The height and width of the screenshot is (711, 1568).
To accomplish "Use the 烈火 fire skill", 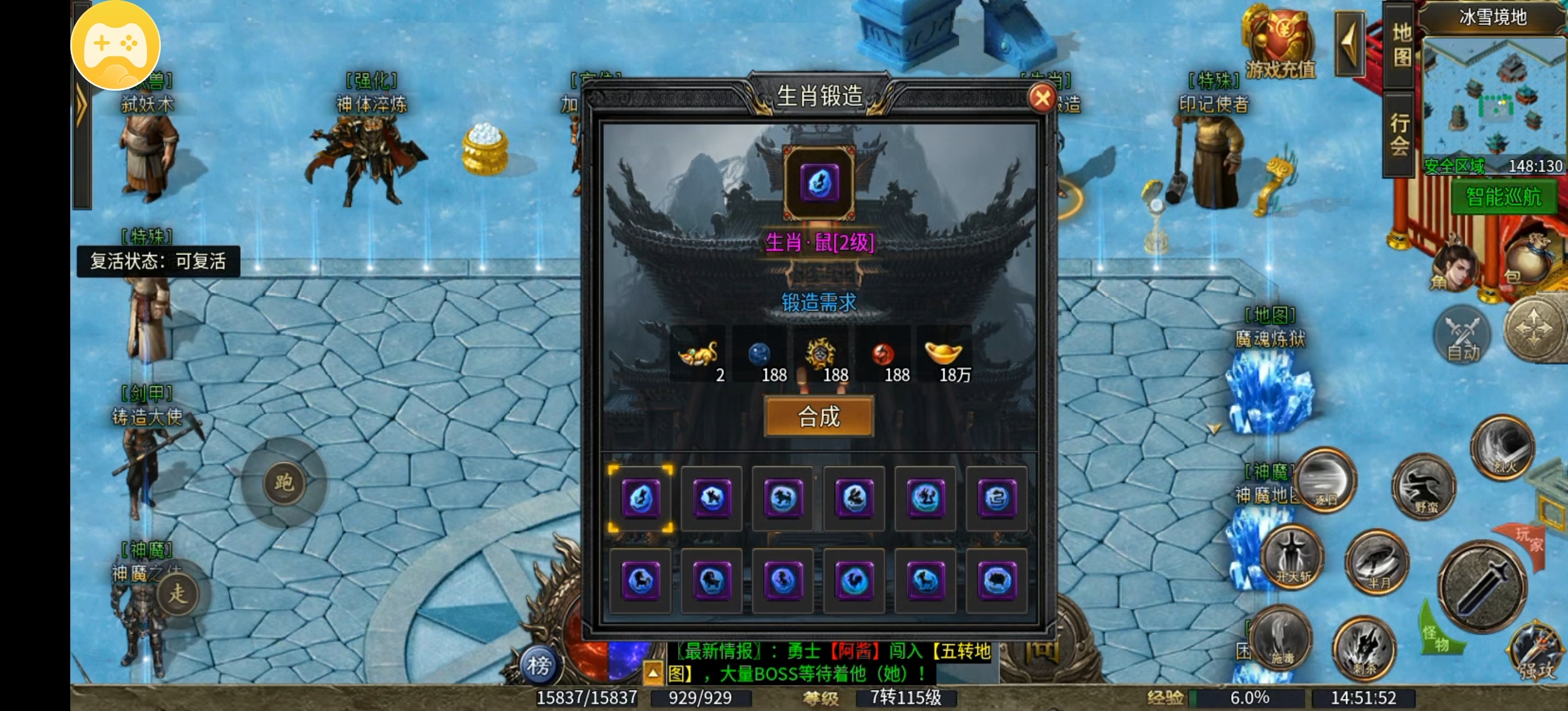I will [x=1503, y=447].
